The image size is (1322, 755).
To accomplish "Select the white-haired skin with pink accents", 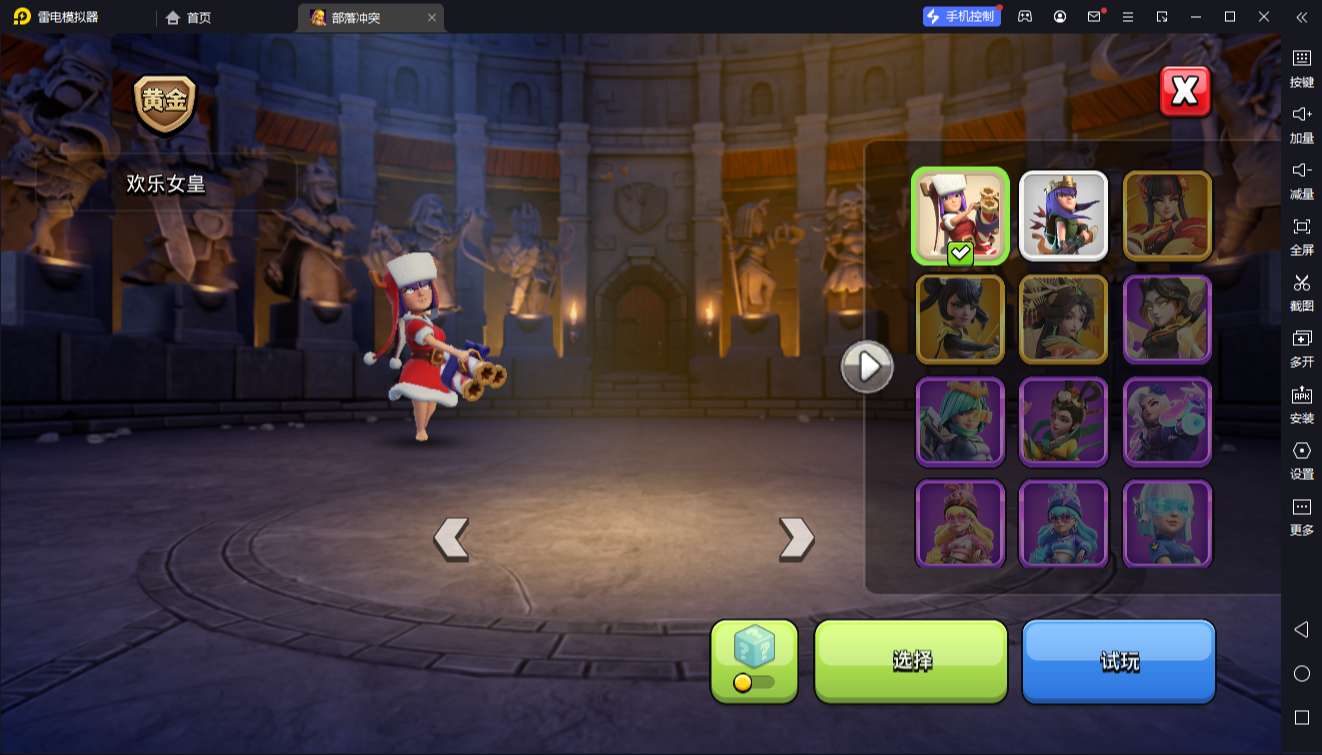I will 1167,420.
